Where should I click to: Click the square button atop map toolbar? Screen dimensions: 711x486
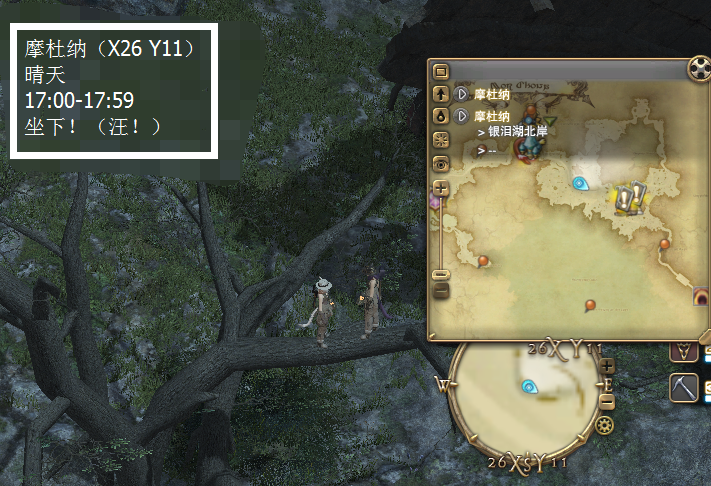441,72
